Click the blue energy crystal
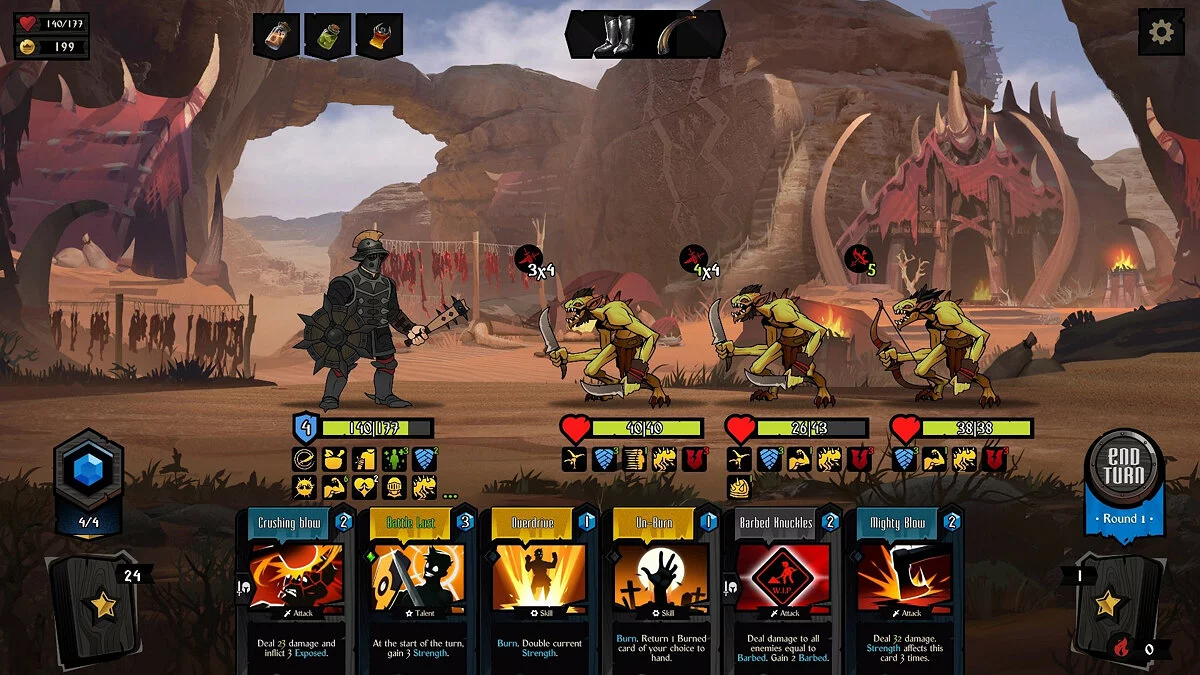 tap(89, 469)
